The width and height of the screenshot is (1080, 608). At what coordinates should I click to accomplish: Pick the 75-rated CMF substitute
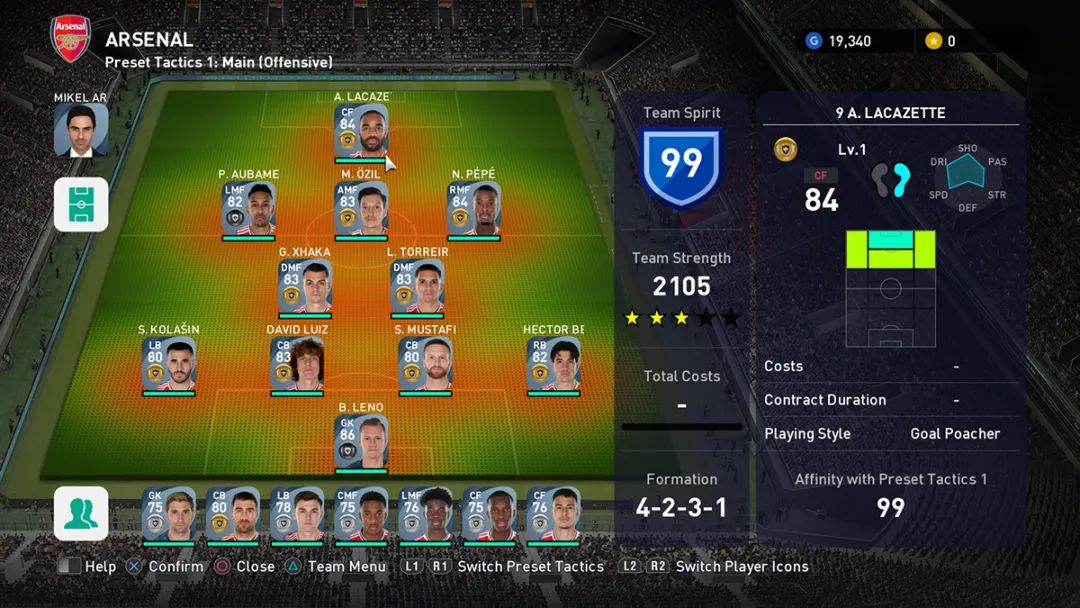[361, 514]
